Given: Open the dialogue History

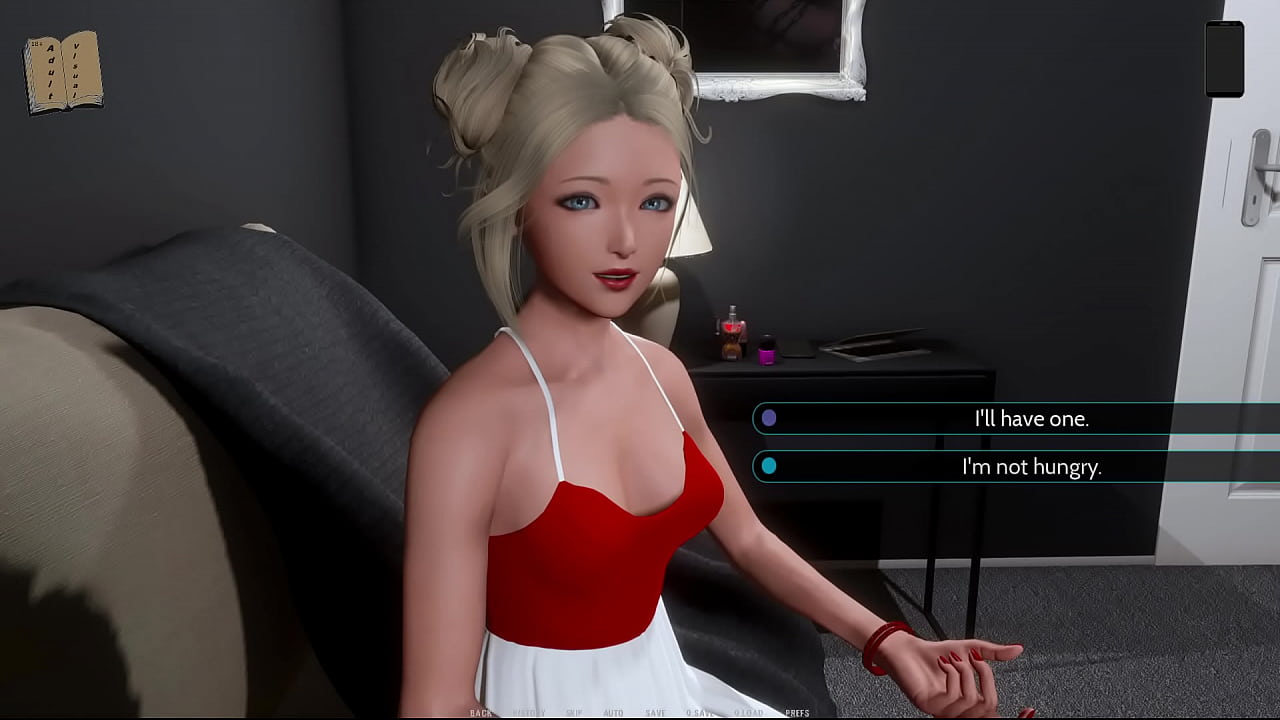Looking at the screenshot, I should (x=529, y=713).
